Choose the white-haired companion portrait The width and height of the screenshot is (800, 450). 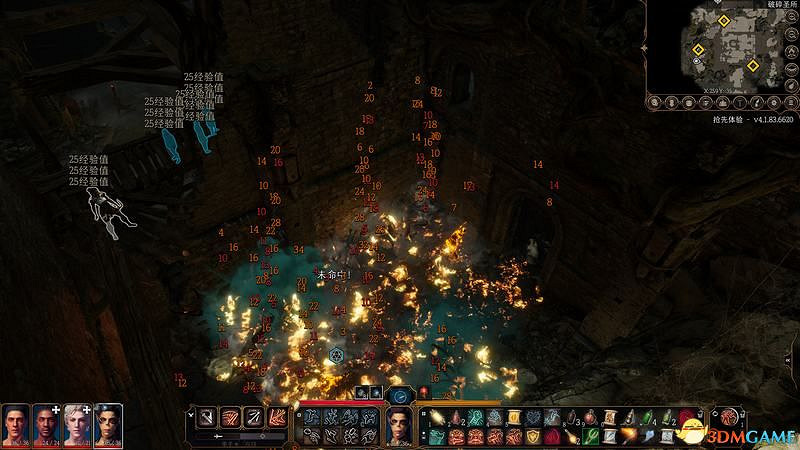pos(77,424)
